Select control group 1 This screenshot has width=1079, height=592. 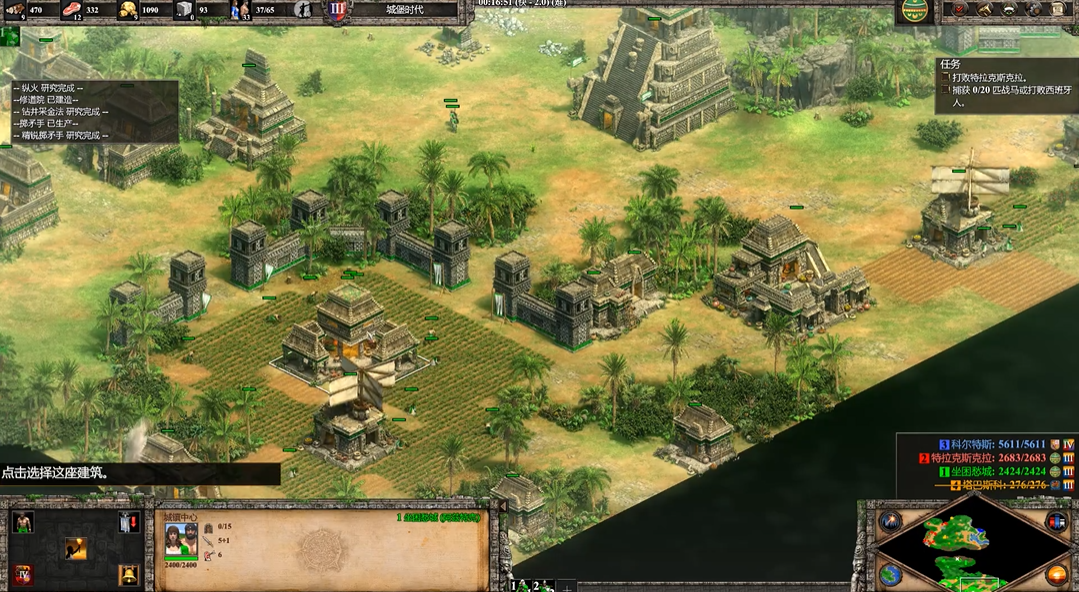[x=517, y=585]
